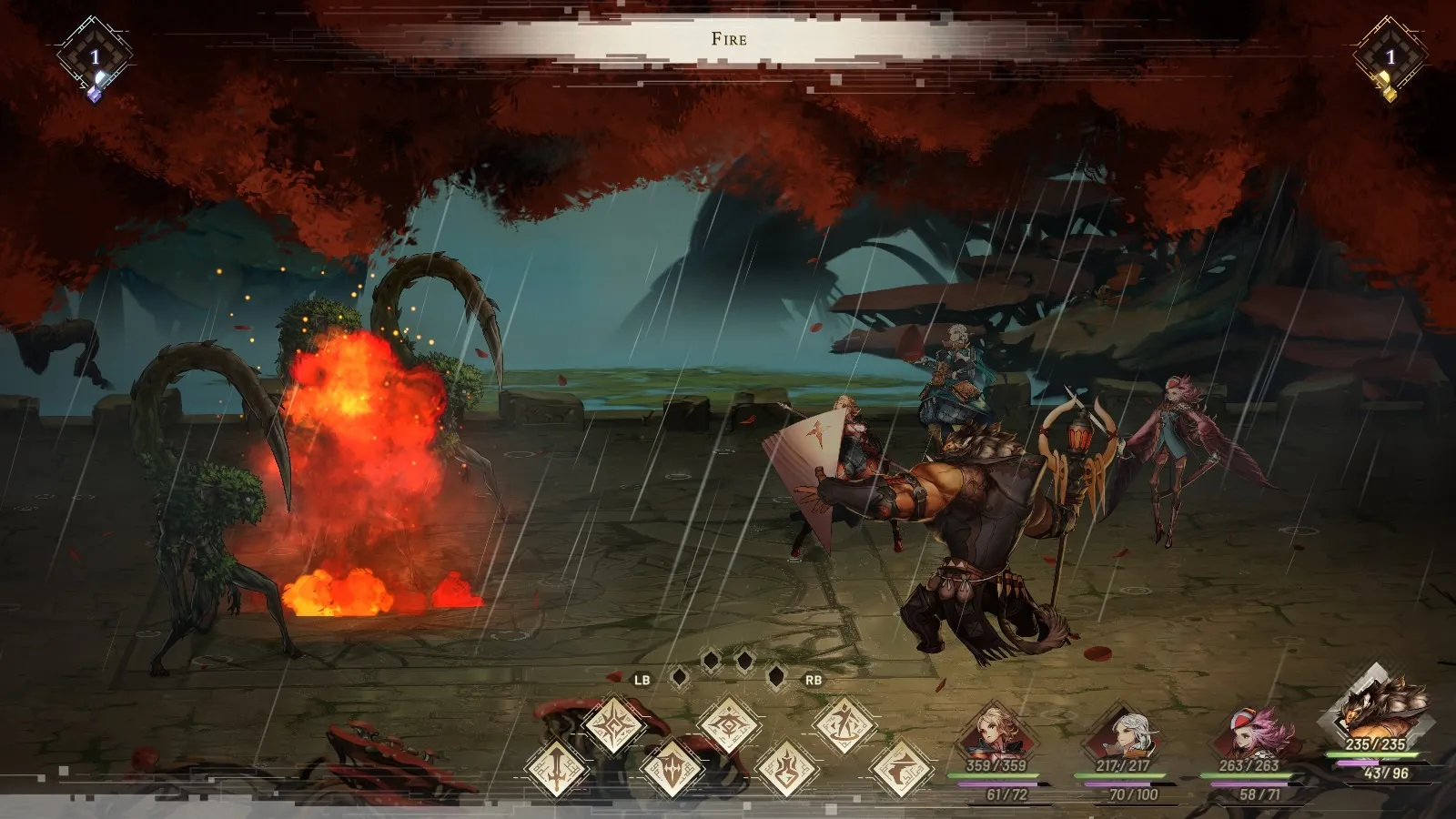Select the pink-haired party member portrait
Image resolution: width=1456 pixels, height=819 pixels.
(x=1250, y=733)
